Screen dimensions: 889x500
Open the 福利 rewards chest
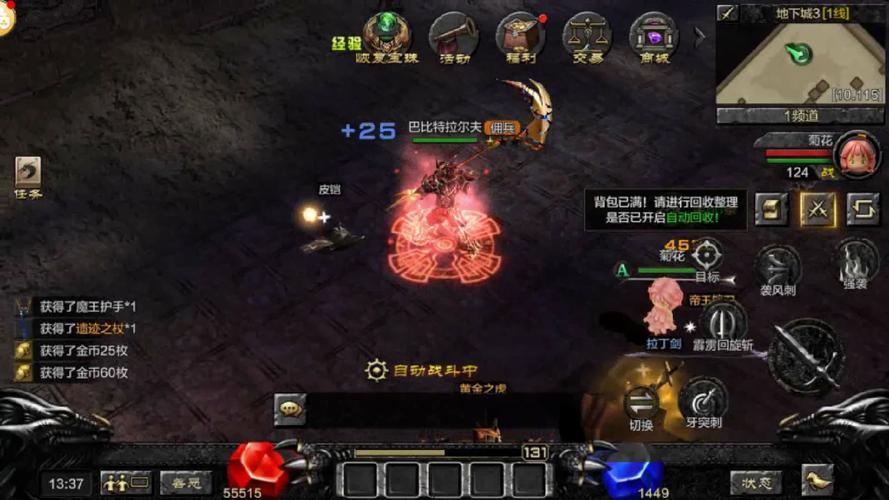coord(520,35)
